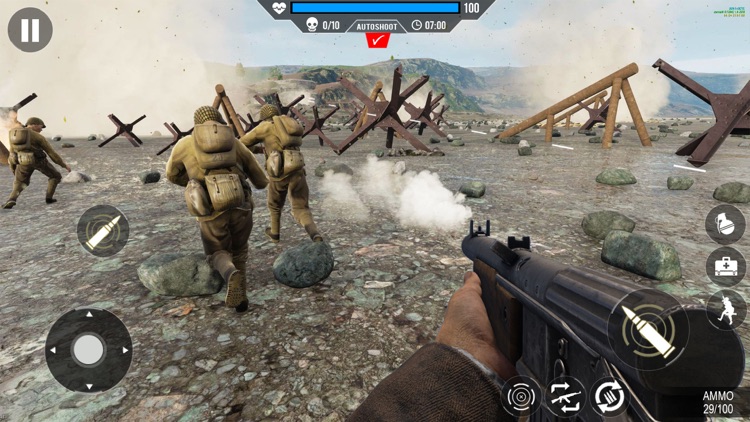Switch weapon with the rifle swap icon

click(x=565, y=397)
